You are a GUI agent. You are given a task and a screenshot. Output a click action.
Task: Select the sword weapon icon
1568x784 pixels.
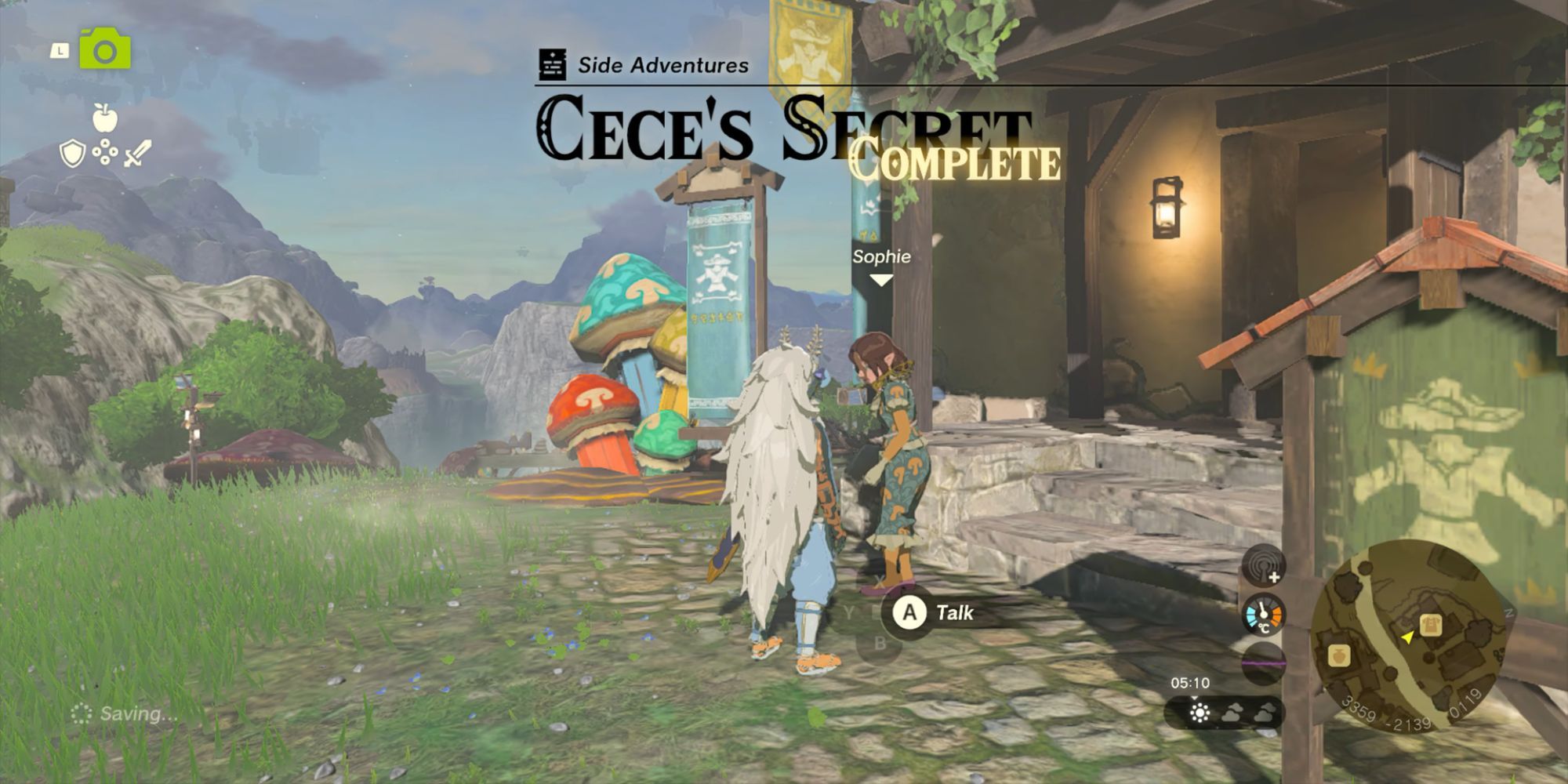pos(138,152)
